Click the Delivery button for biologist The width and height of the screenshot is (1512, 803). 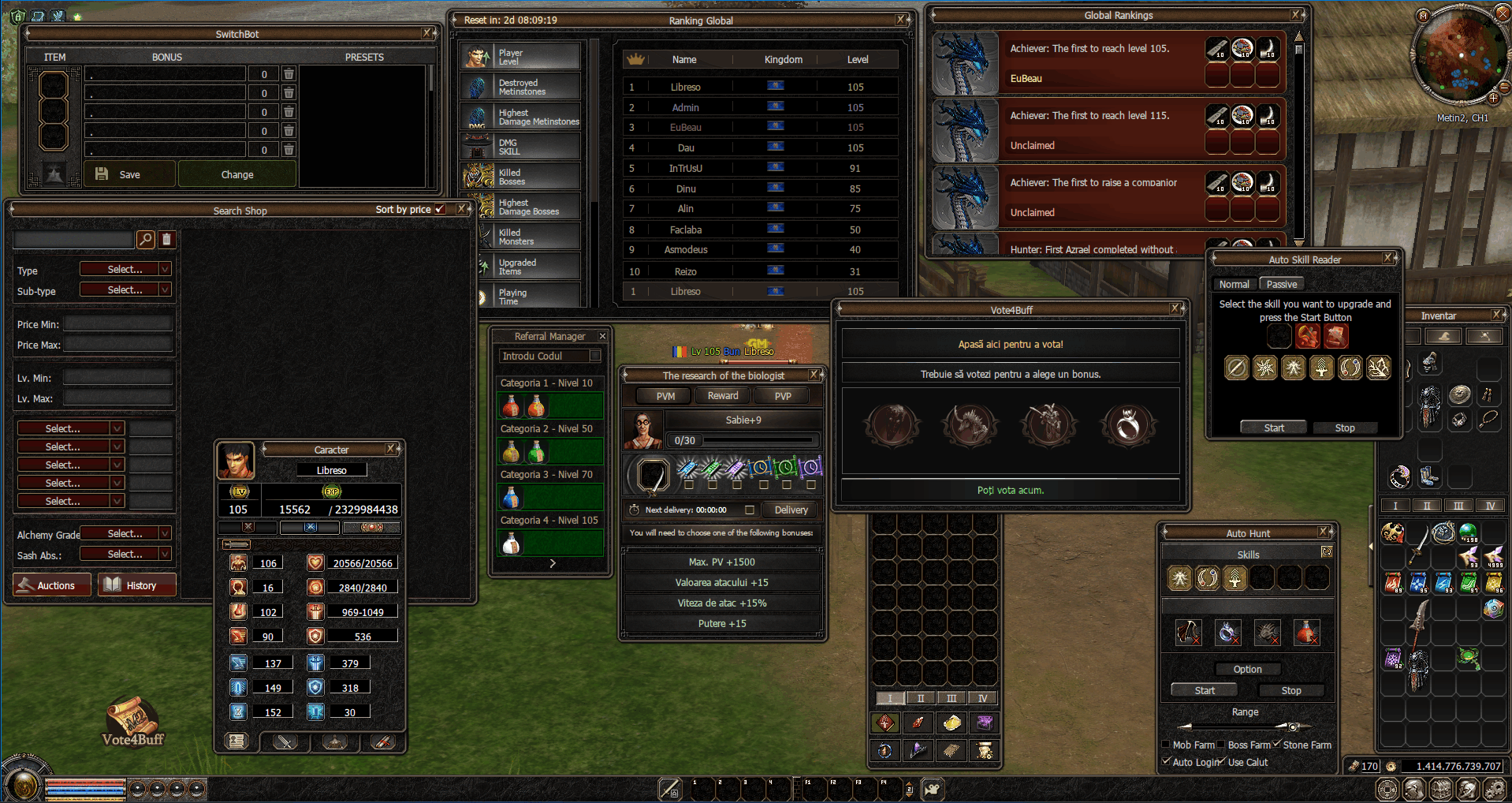tap(791, 510)
